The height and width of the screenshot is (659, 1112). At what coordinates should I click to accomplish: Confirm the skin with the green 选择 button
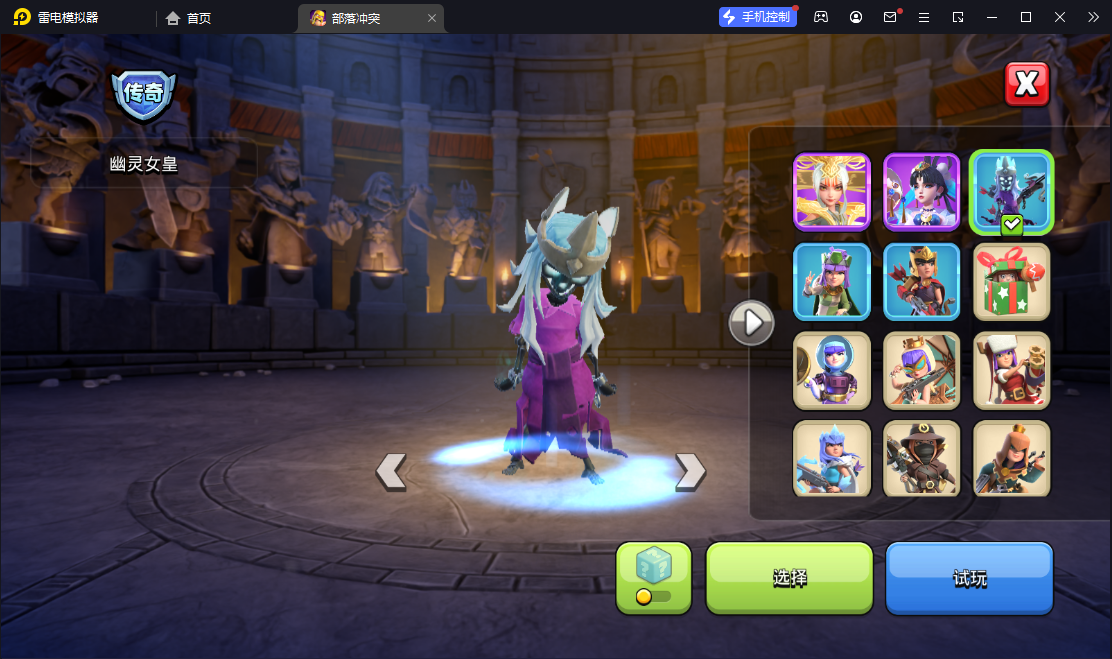790,578
